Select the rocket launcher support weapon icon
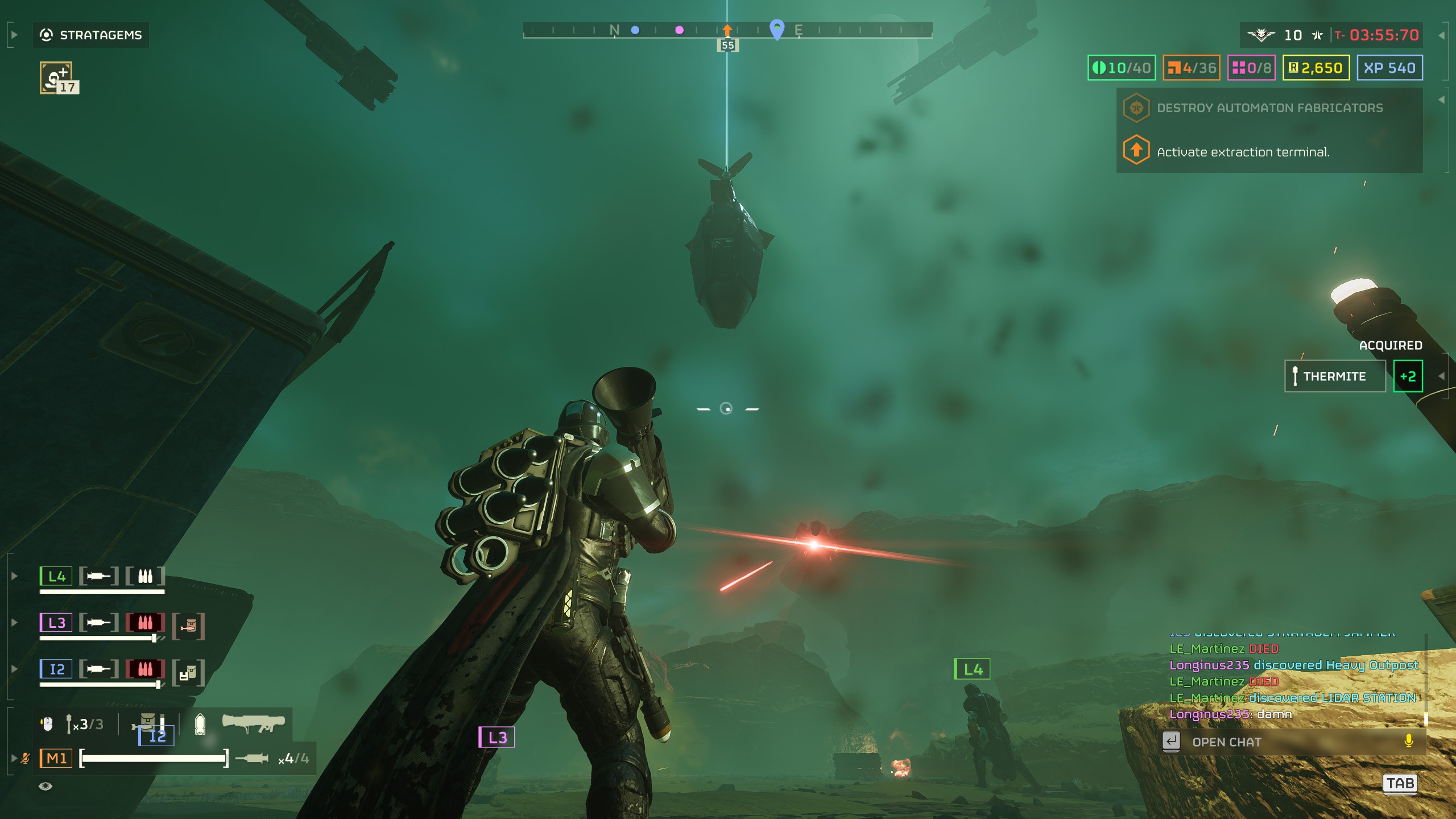 click(254, 723)
